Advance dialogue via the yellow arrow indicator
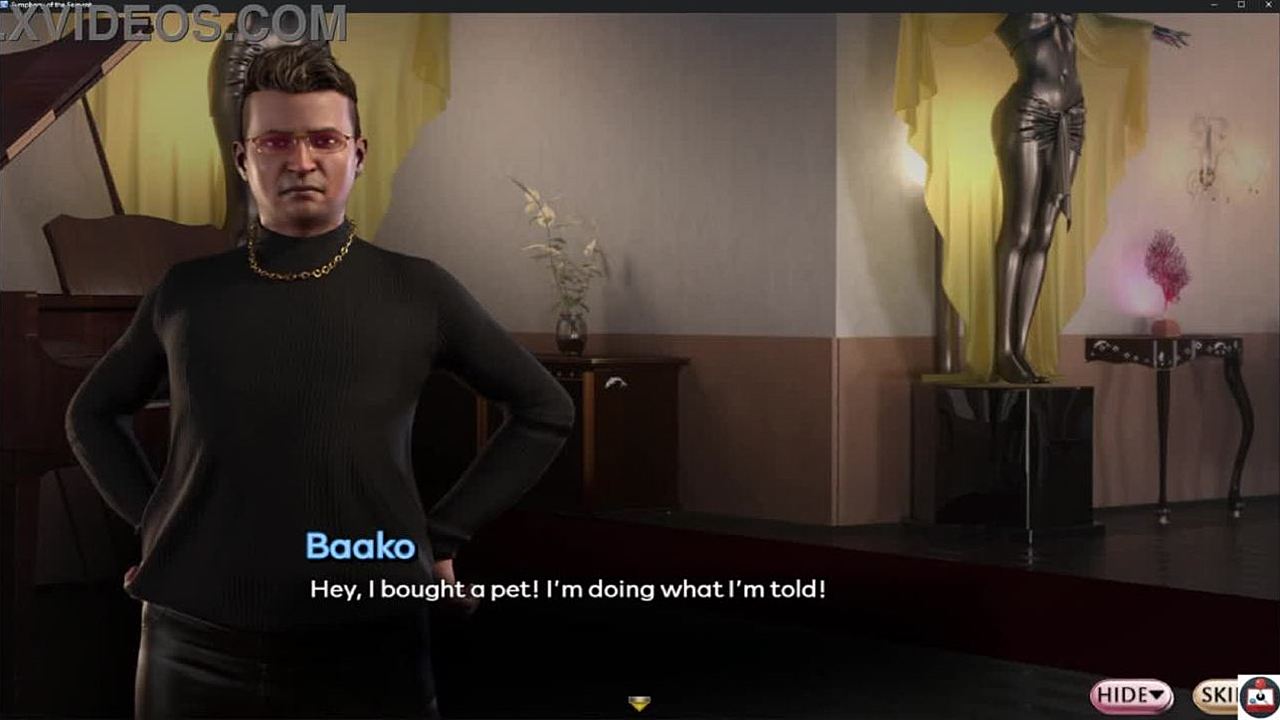 coord(640,703)
